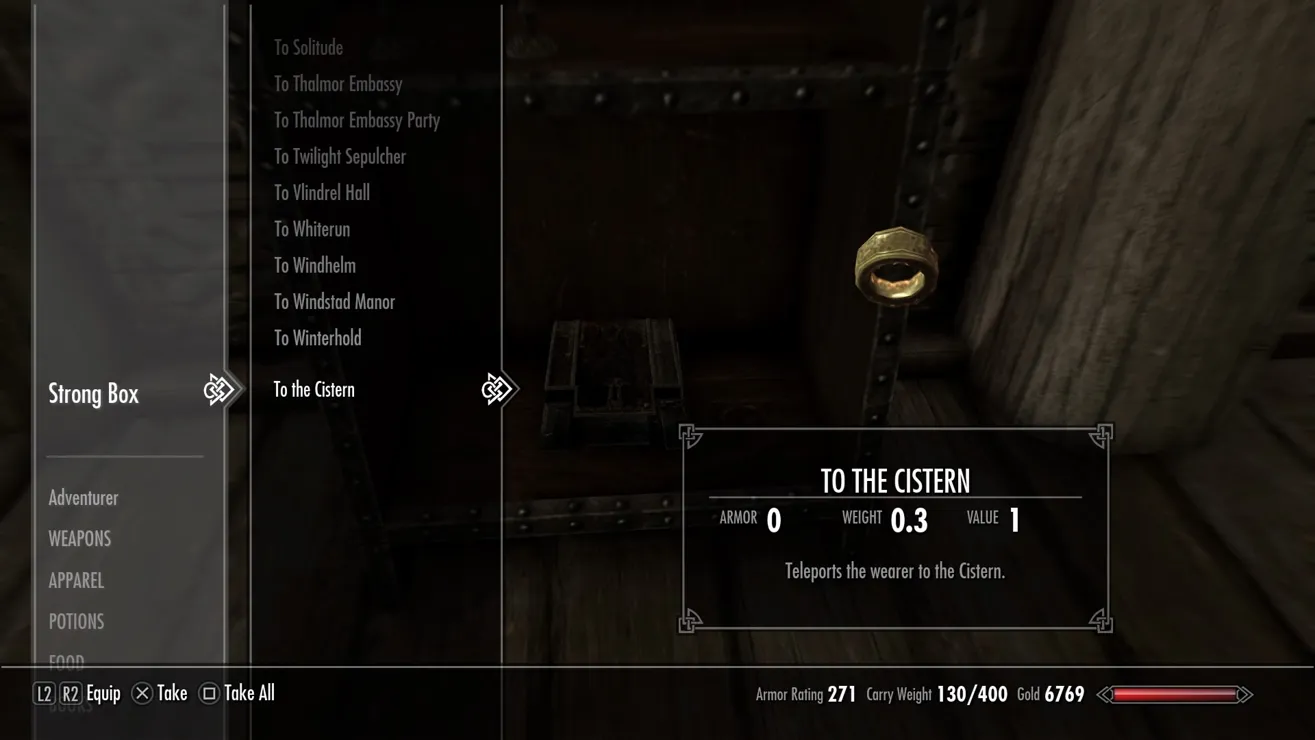Select the To Winterhold ring
This screenshot has width=1315, height=740.
coord(318,338)
